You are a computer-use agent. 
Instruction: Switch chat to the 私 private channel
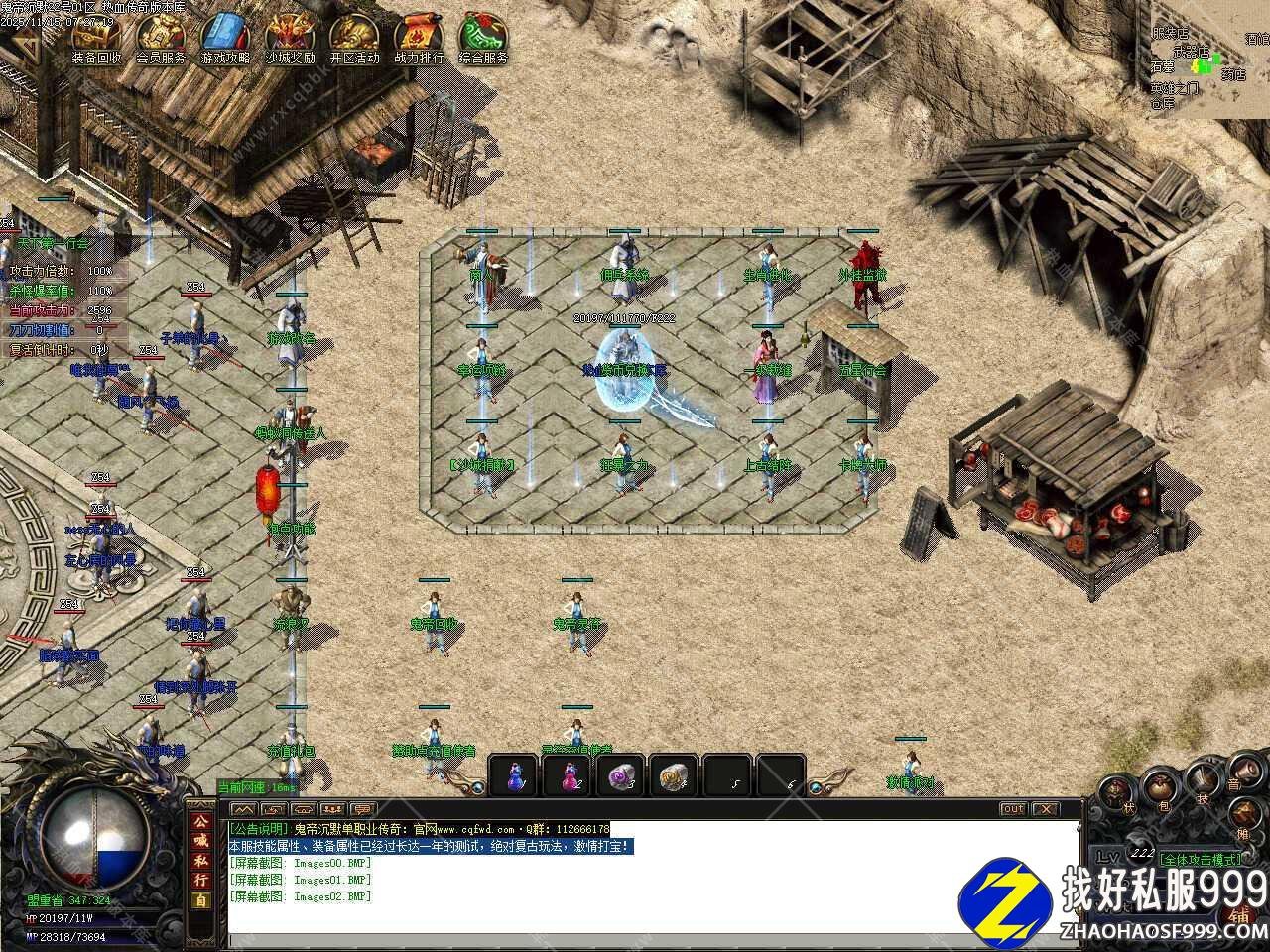tap(201, 860)
